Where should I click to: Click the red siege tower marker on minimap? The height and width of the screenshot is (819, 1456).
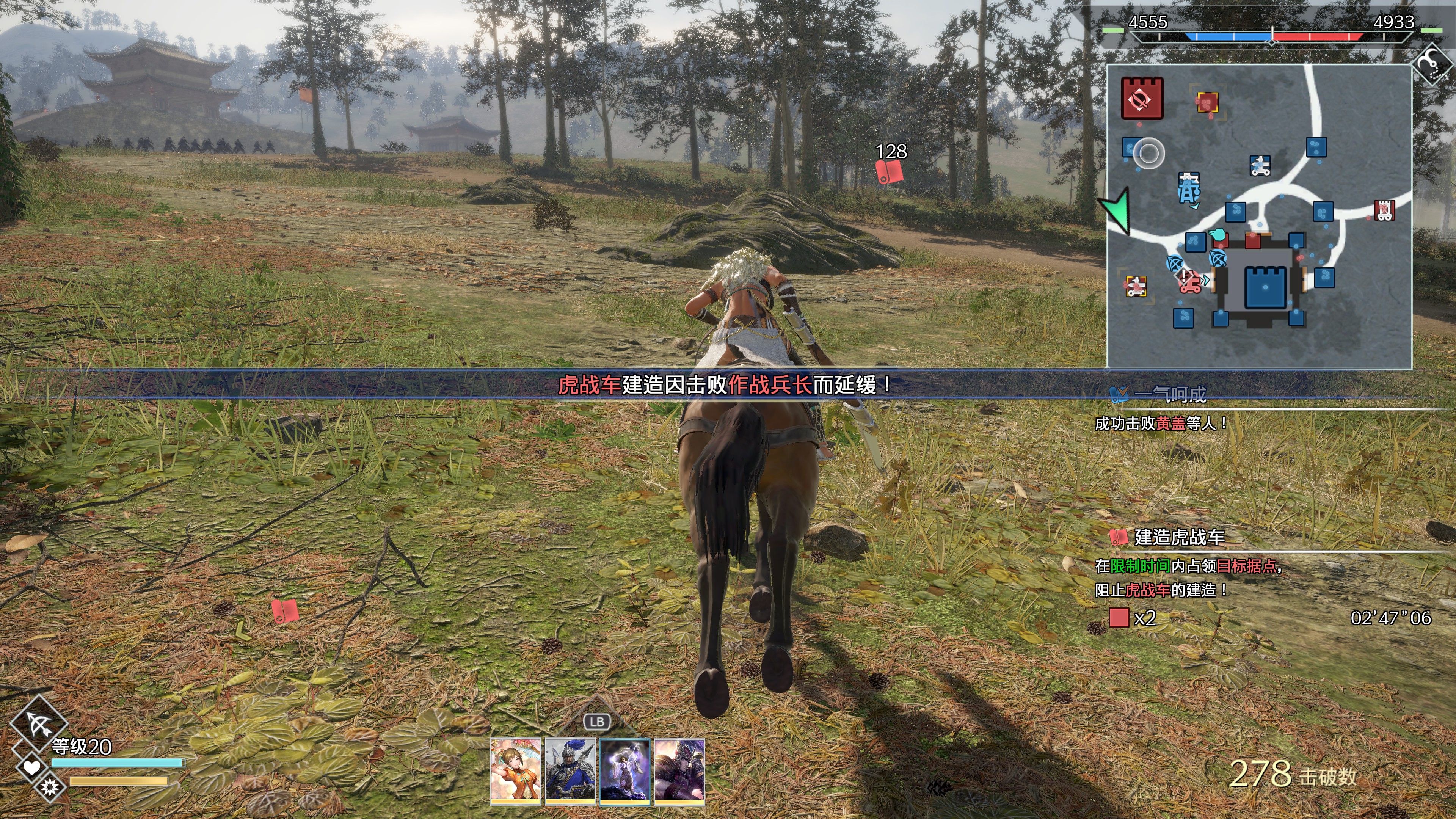(x=1384, y=210)
